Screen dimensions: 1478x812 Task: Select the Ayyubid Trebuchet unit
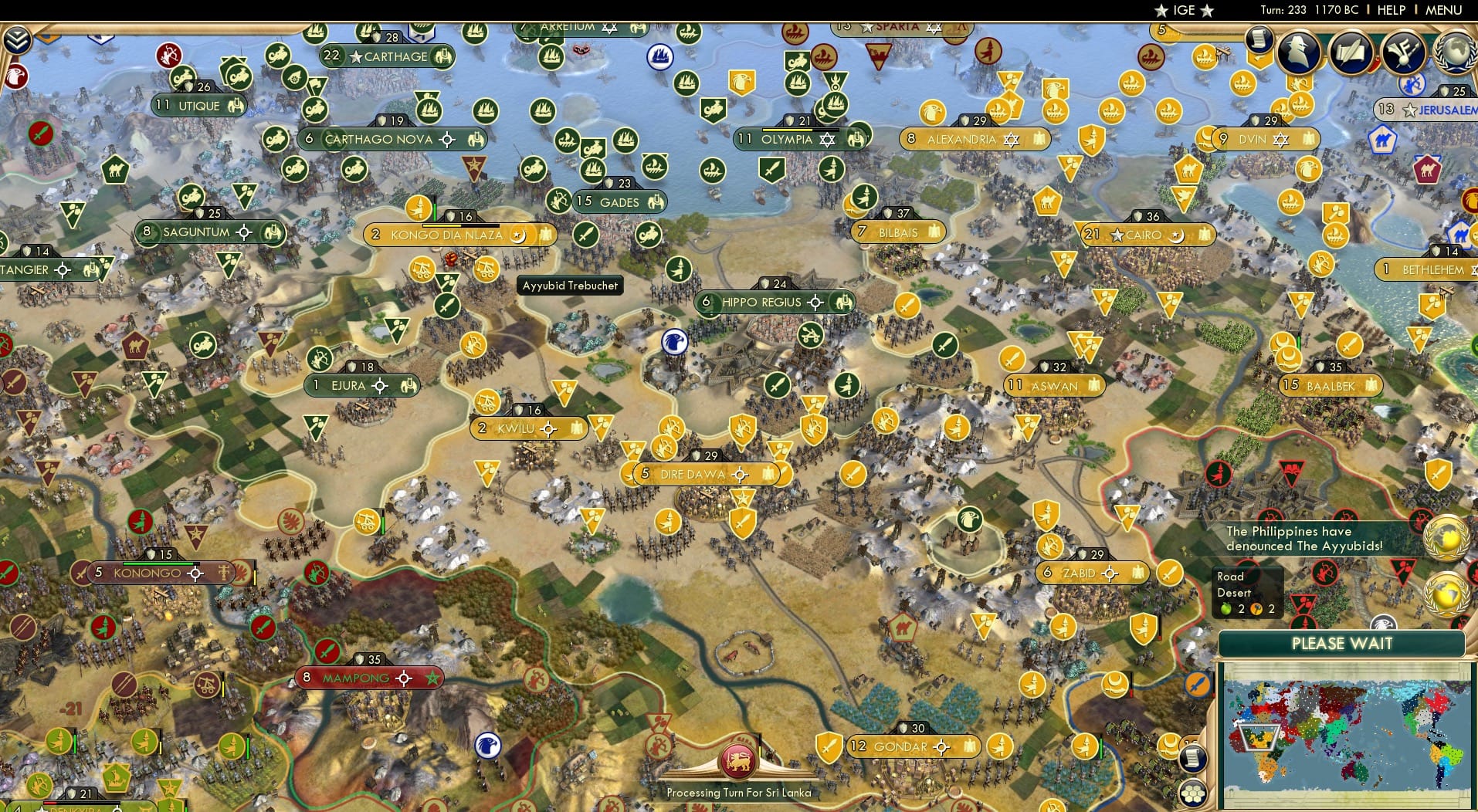click(569, 286)
